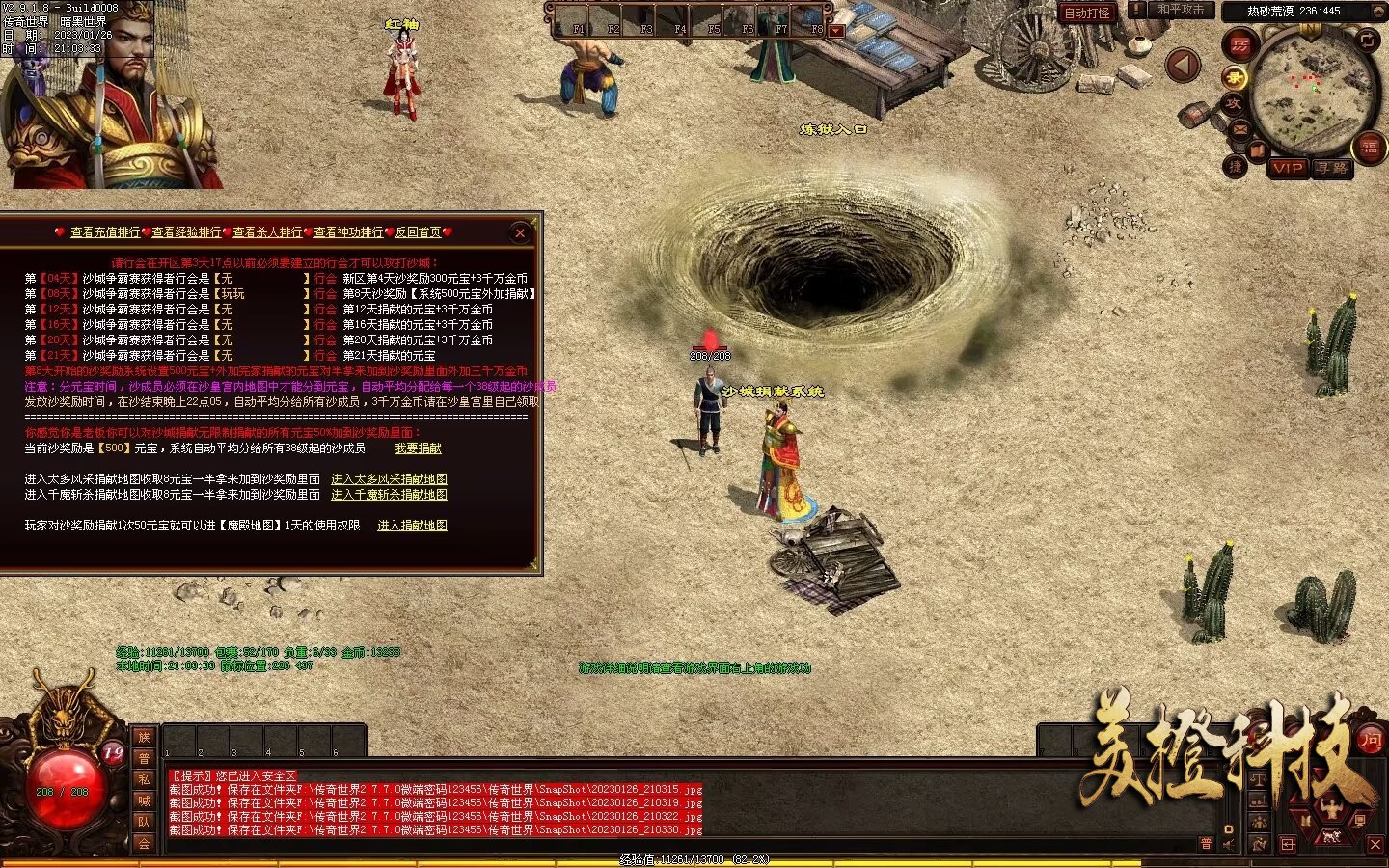
Task: Open the VIP panel
Action: tap(1288, 168)
